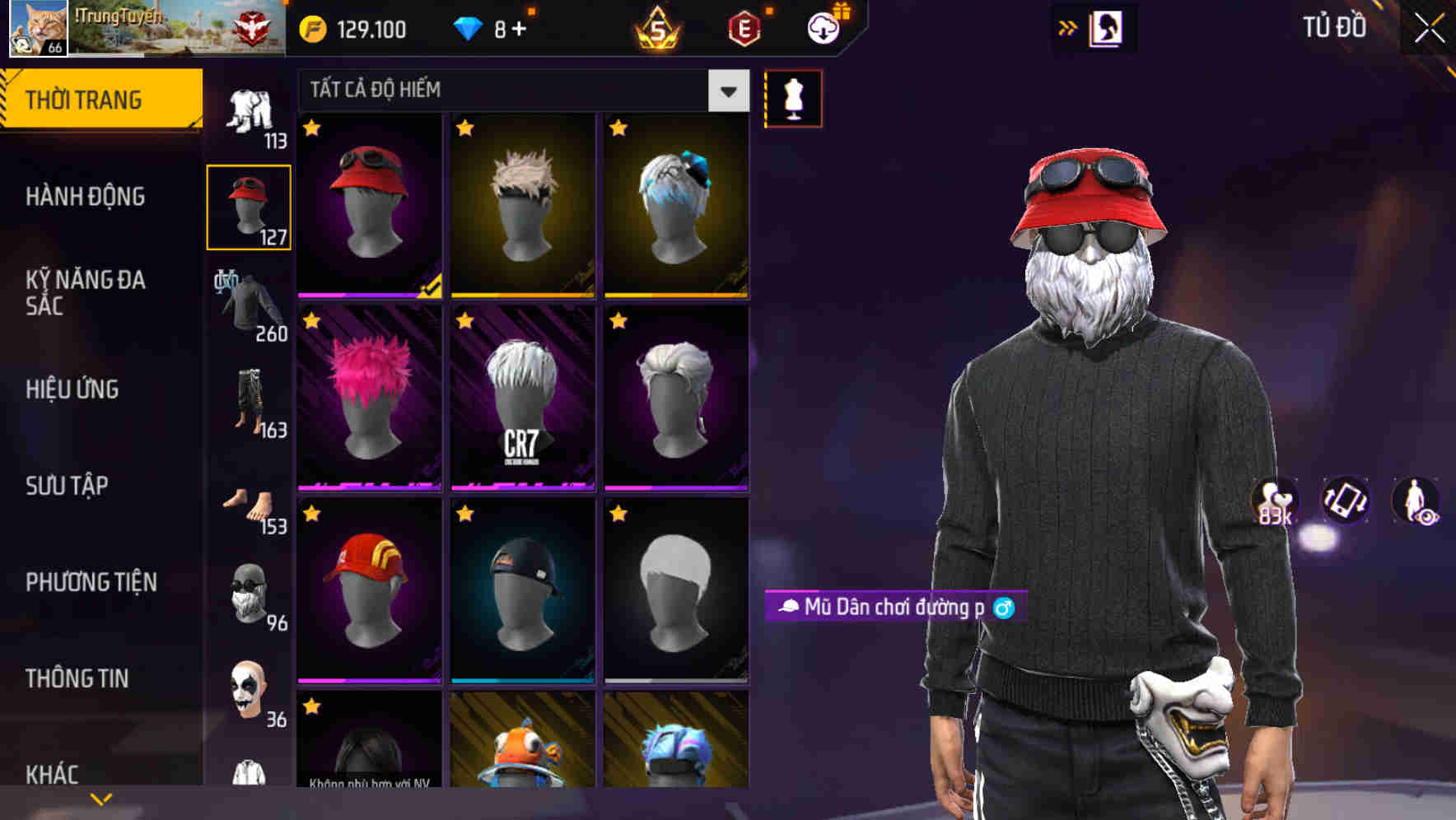The height and width of the screenshot is (820, 1456).
Task: Expand the bottom chevron under KHÁC
Action: [100, 797]
